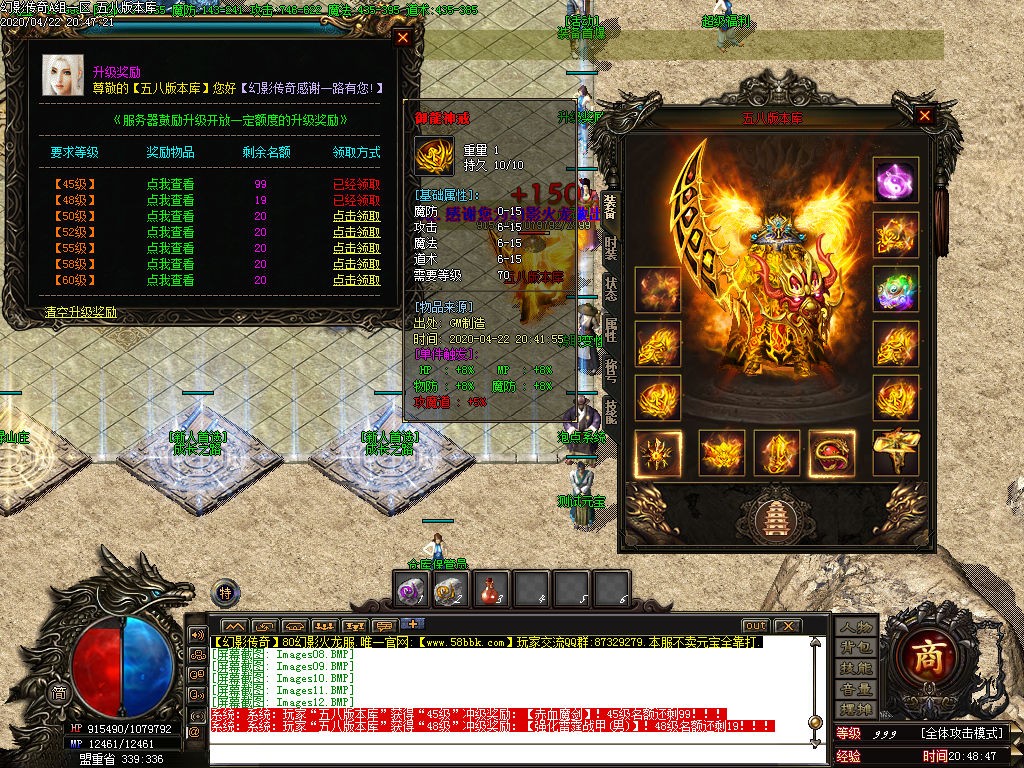The height and width of the screenshot is (768, 1024).
Task: Show the 属性 attributes tab
Action: pyautogui.click(x=610, y=330)
